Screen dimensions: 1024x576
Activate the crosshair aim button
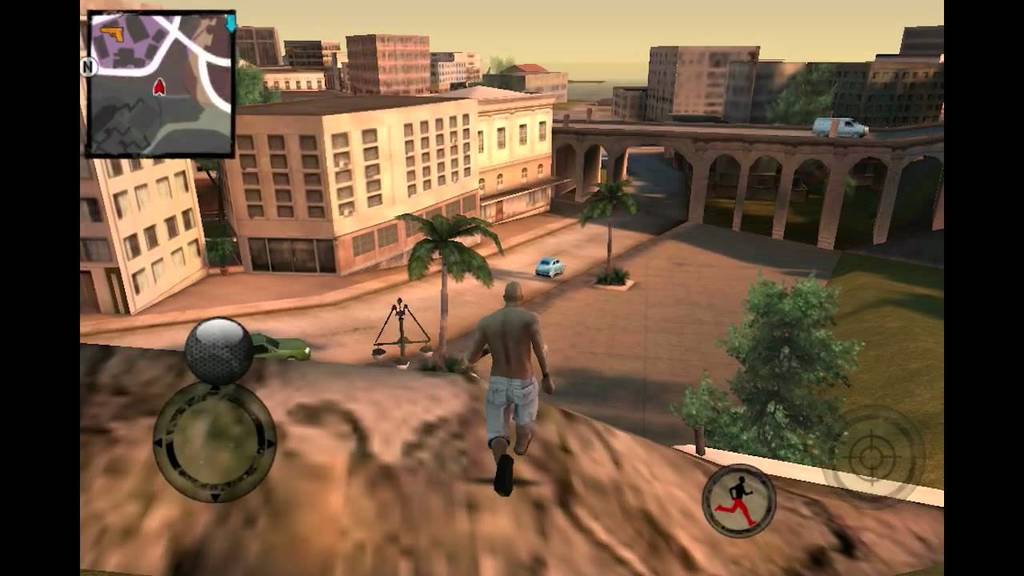pos(873,457)
